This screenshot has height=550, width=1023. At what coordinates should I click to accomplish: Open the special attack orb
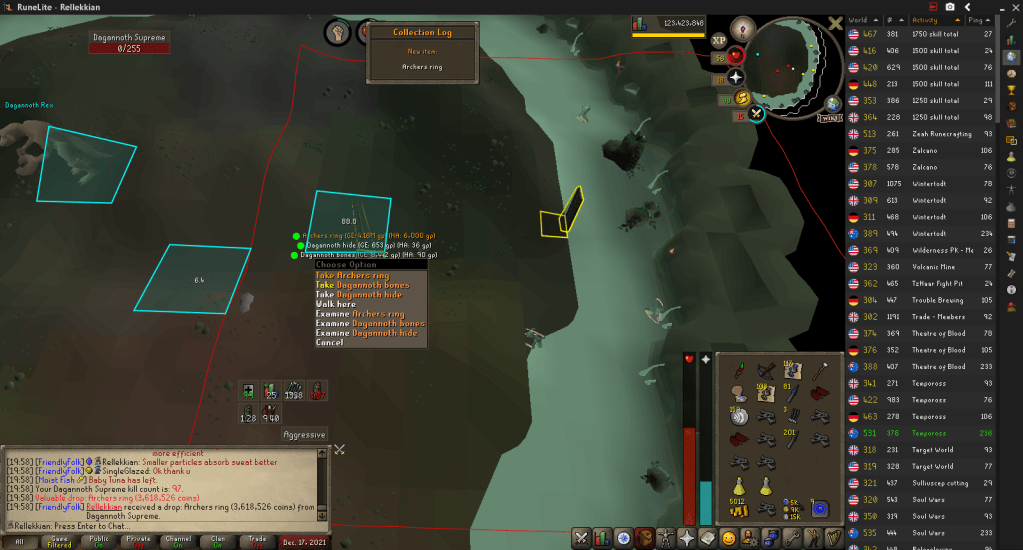pyautogui.click(x=757, y=114)
